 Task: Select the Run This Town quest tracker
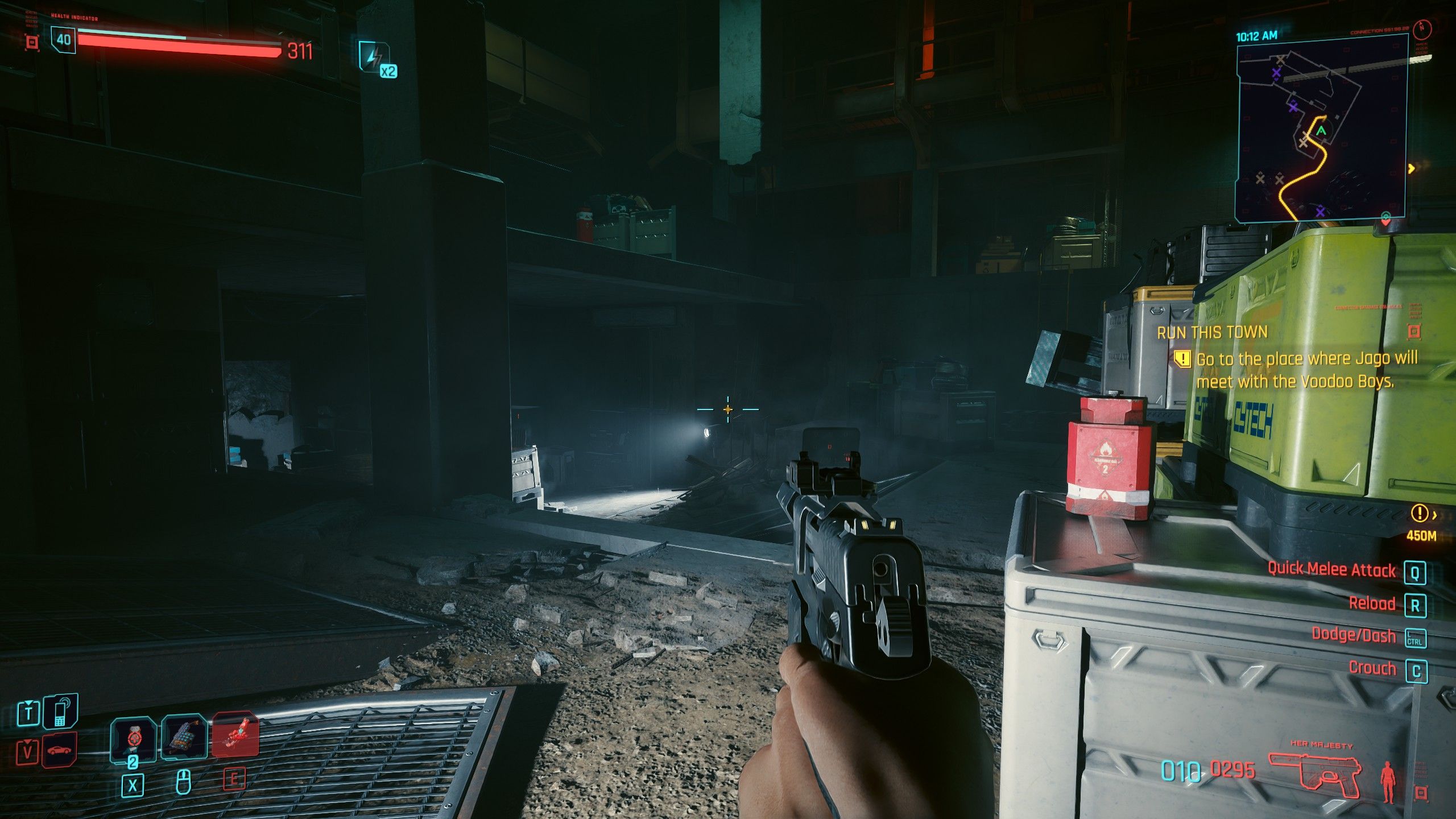(1212, 333)
